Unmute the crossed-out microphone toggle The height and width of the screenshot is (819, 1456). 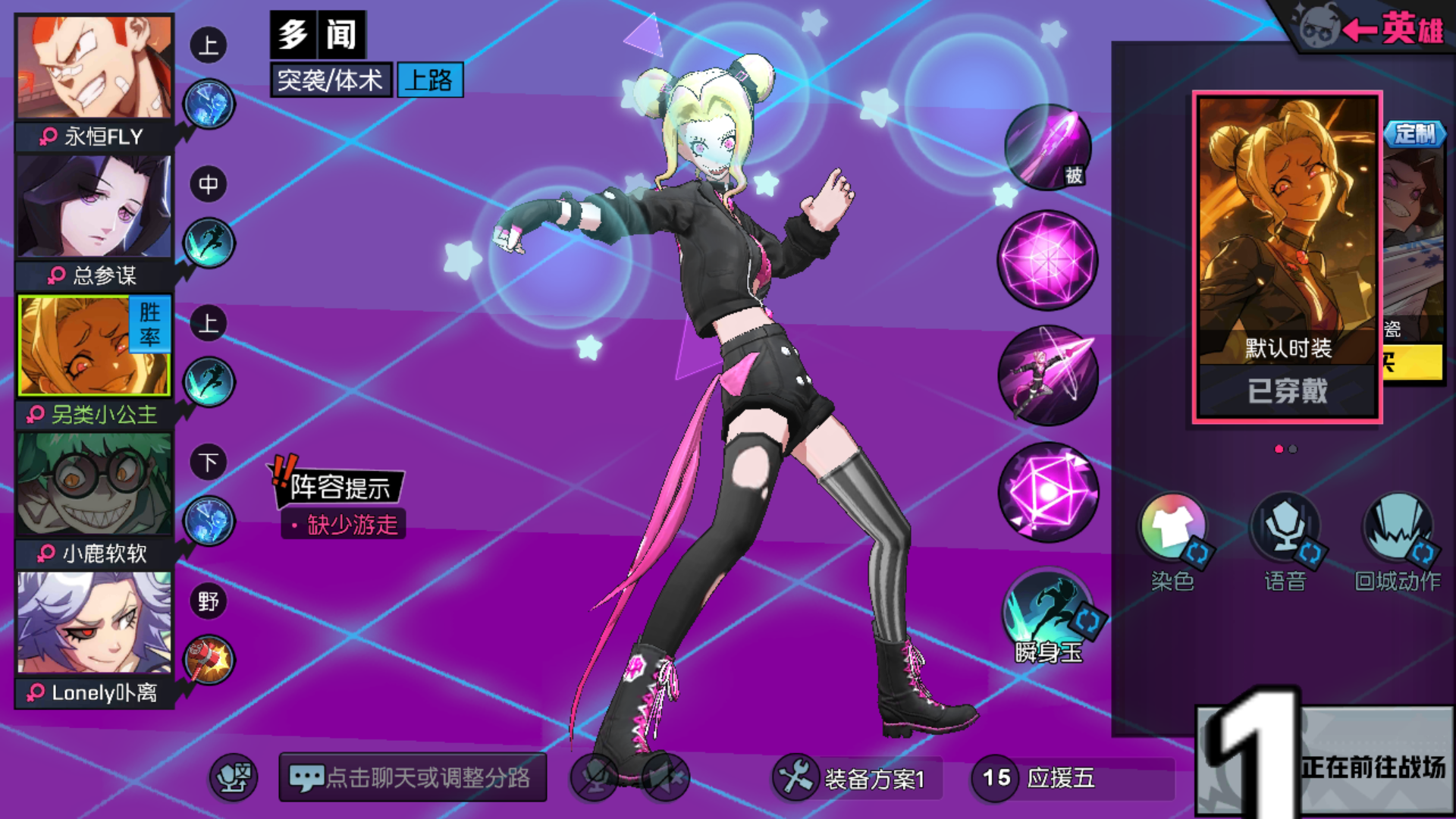[x=596, y=777]
